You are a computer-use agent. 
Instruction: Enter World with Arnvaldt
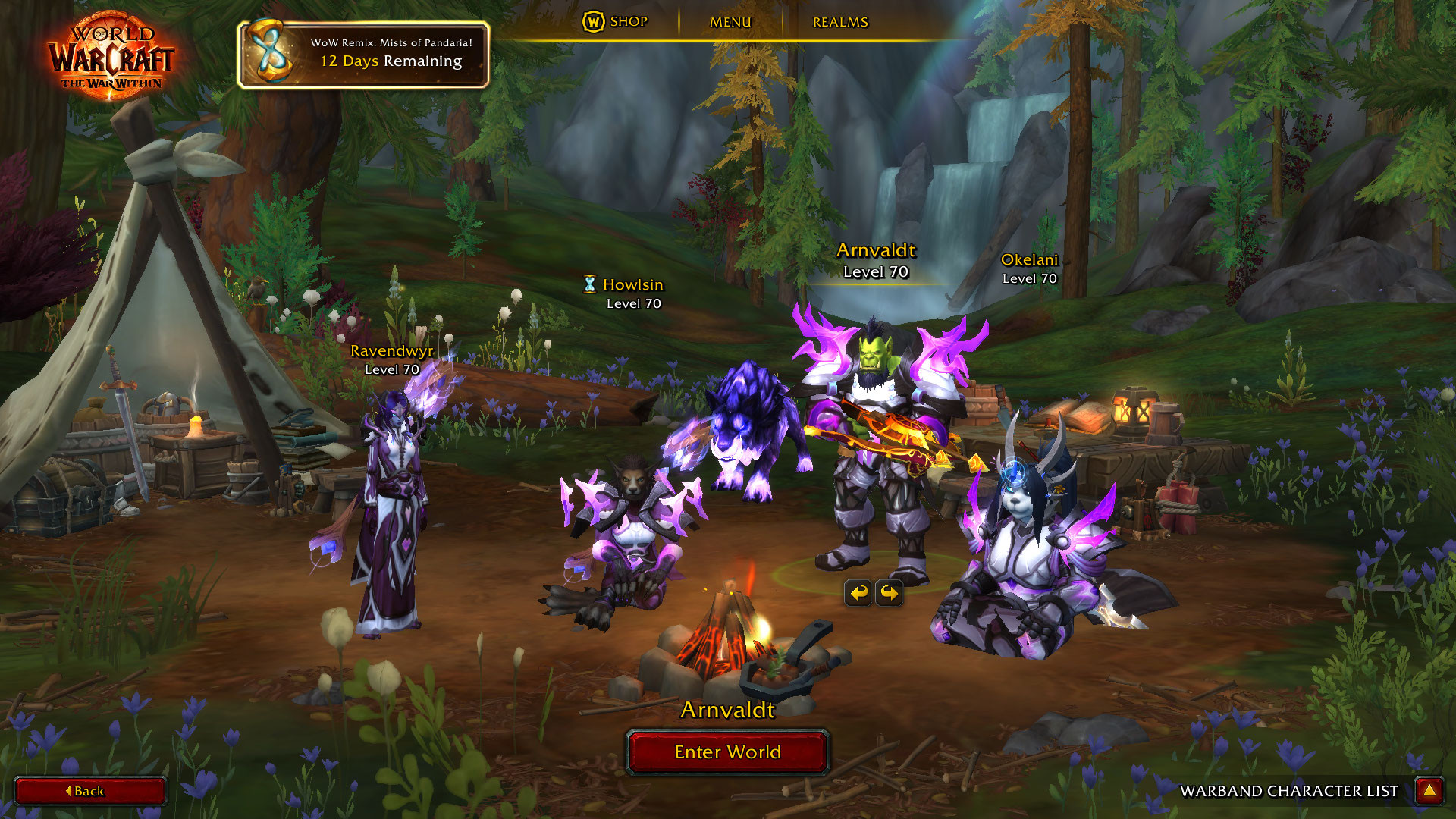[x=727, y=752]
